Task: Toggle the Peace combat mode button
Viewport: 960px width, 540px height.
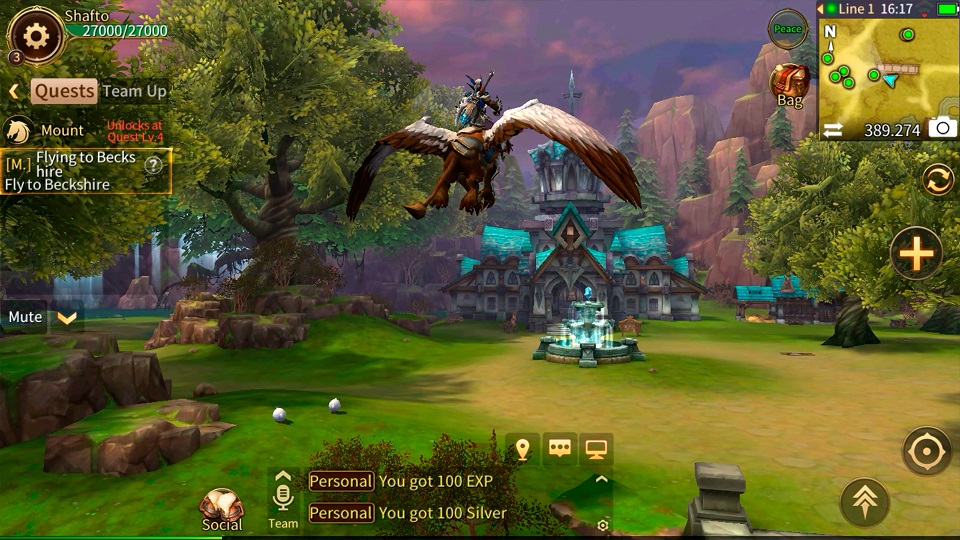Action: [788, 29]
